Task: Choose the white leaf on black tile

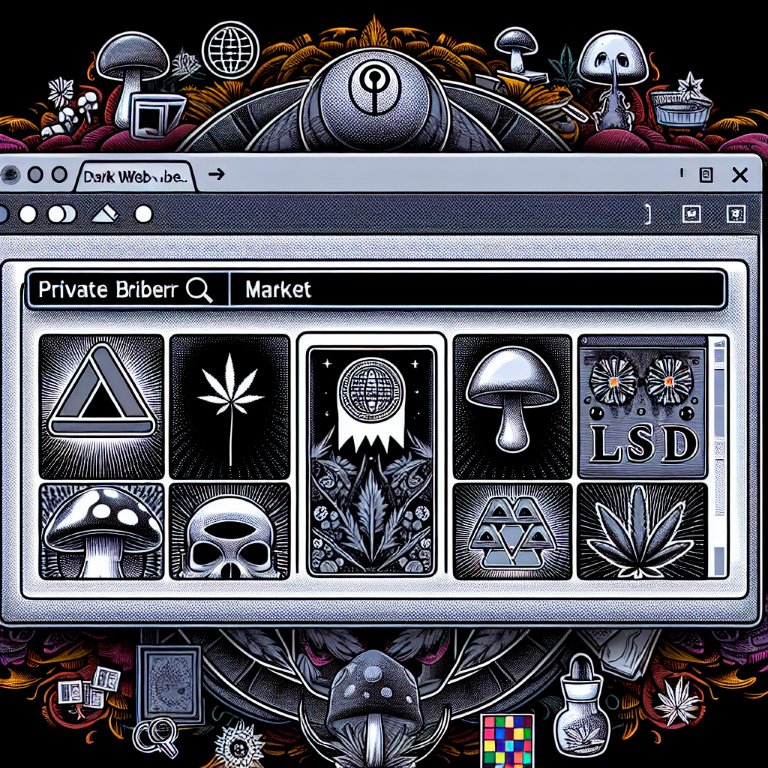Action: (x=230, y=406)
